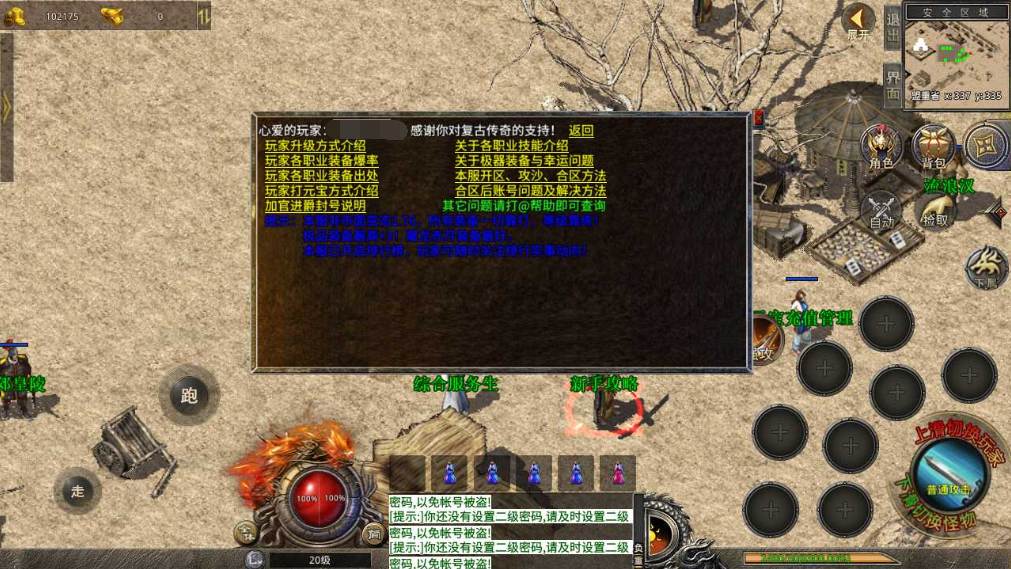This screenshot has height=569, width=1011.
Task: Select 本服开区、攻沙、合区方法 link
Action: tap(530, 176)
